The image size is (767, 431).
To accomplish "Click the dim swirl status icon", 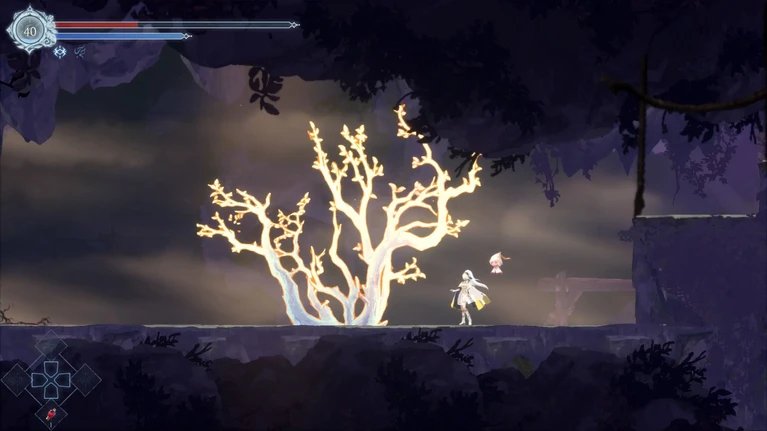I will tap(80, 52).
